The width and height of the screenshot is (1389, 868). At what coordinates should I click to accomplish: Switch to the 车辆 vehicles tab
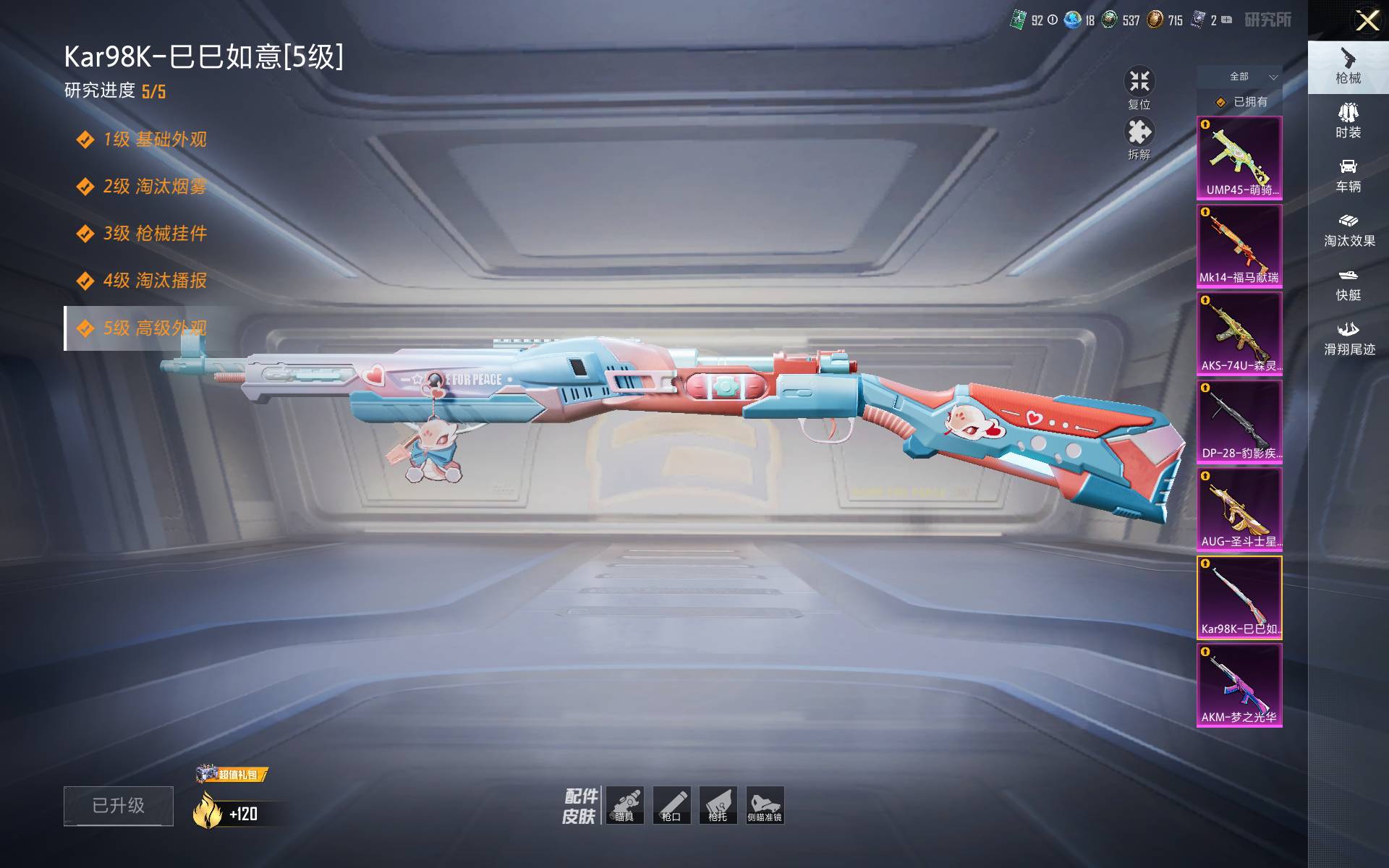point(1348,176)
